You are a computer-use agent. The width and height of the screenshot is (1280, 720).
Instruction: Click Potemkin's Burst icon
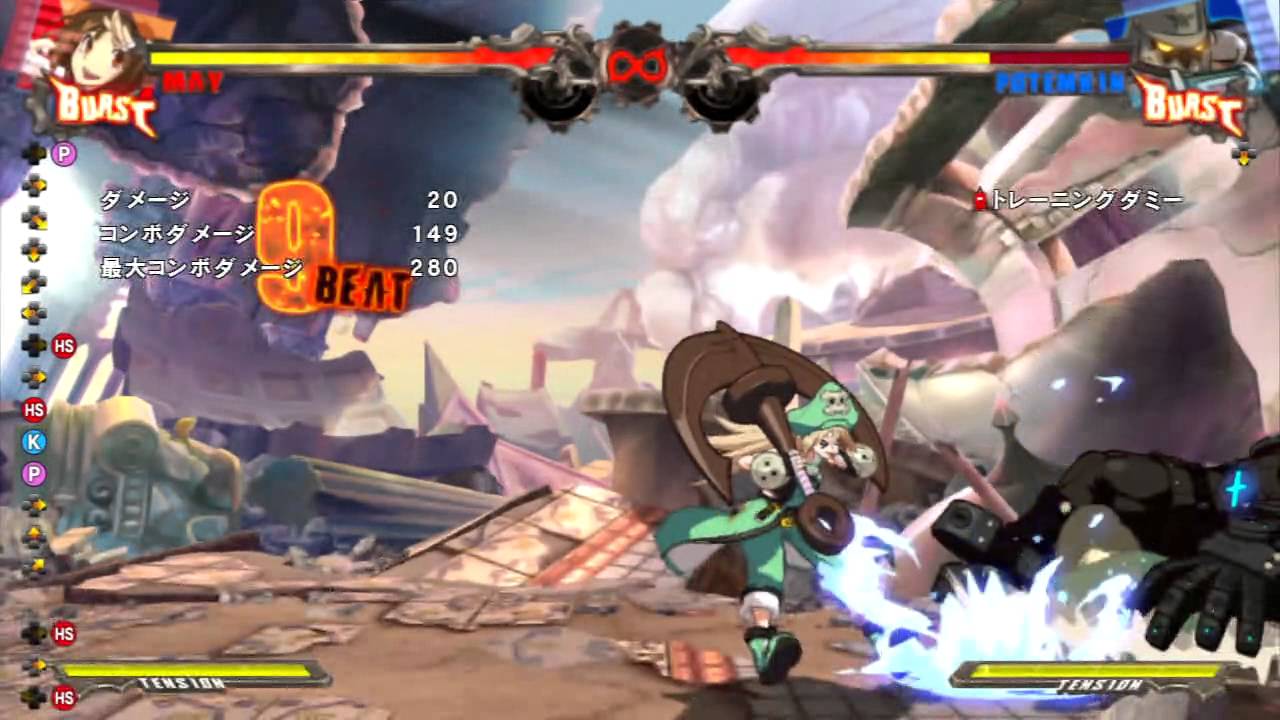(1189, 105)
